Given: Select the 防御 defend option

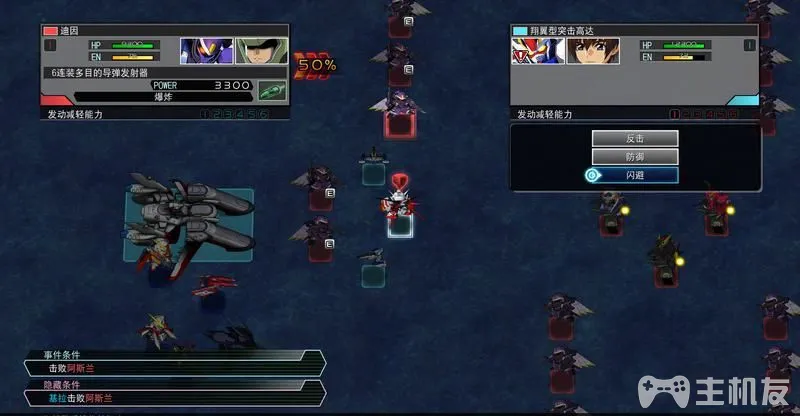Looking at the screenshot, I should click(635, 156).
